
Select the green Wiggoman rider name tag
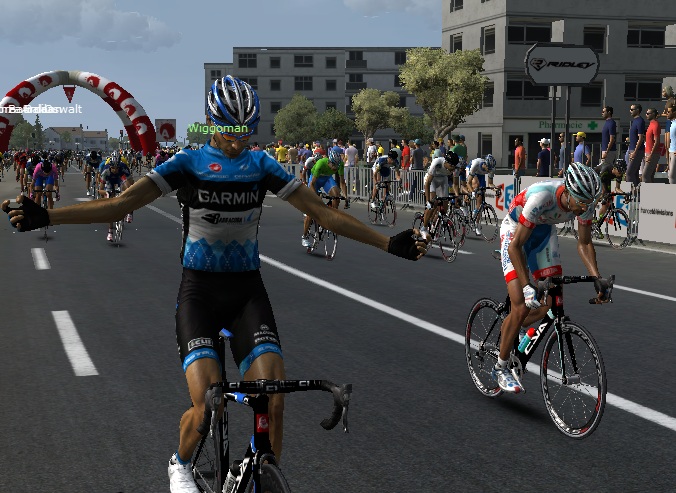click(217, 129)
